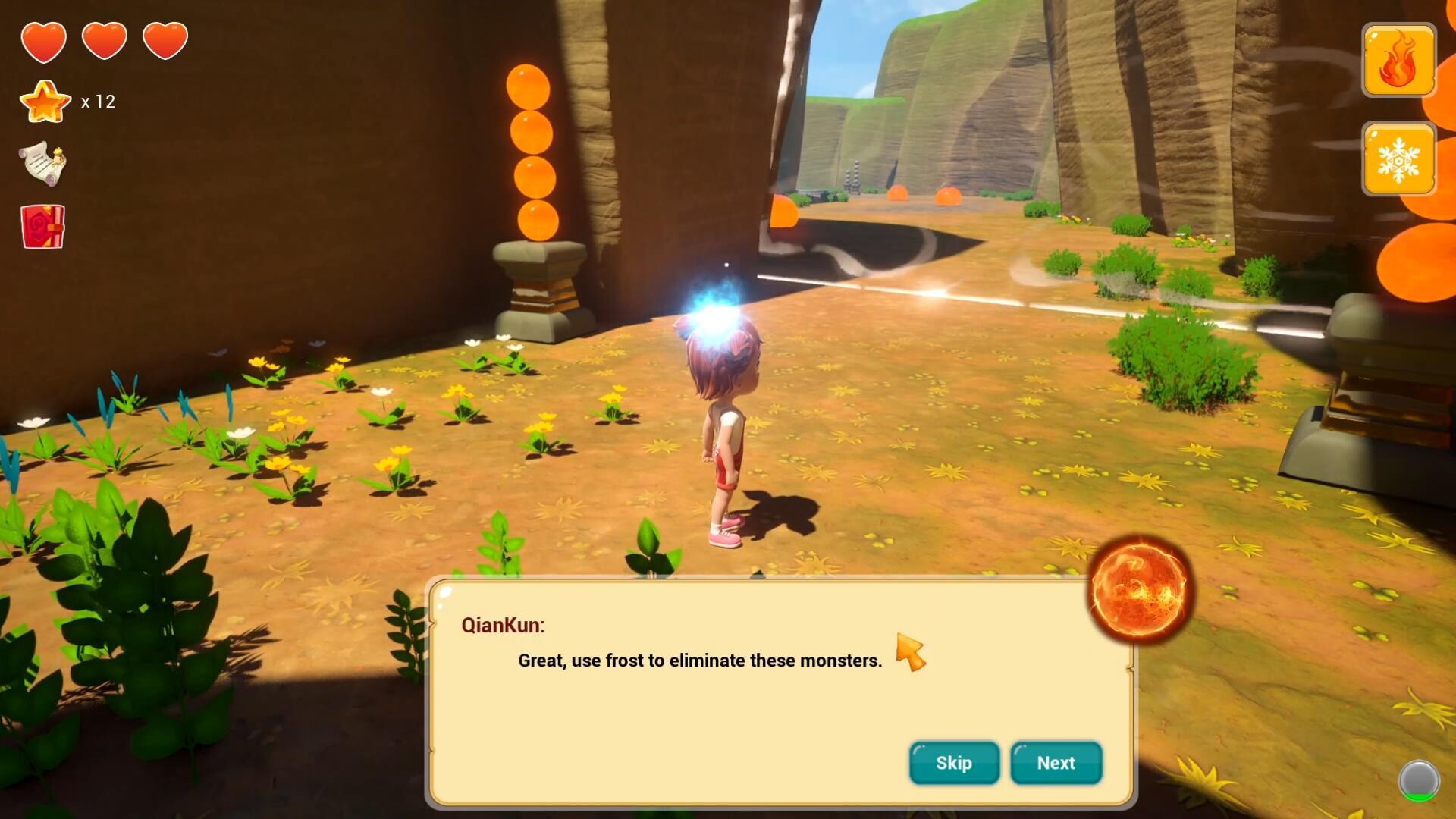Click the third heart in the health bar
1456x819 pixels.
coord(165,39)
